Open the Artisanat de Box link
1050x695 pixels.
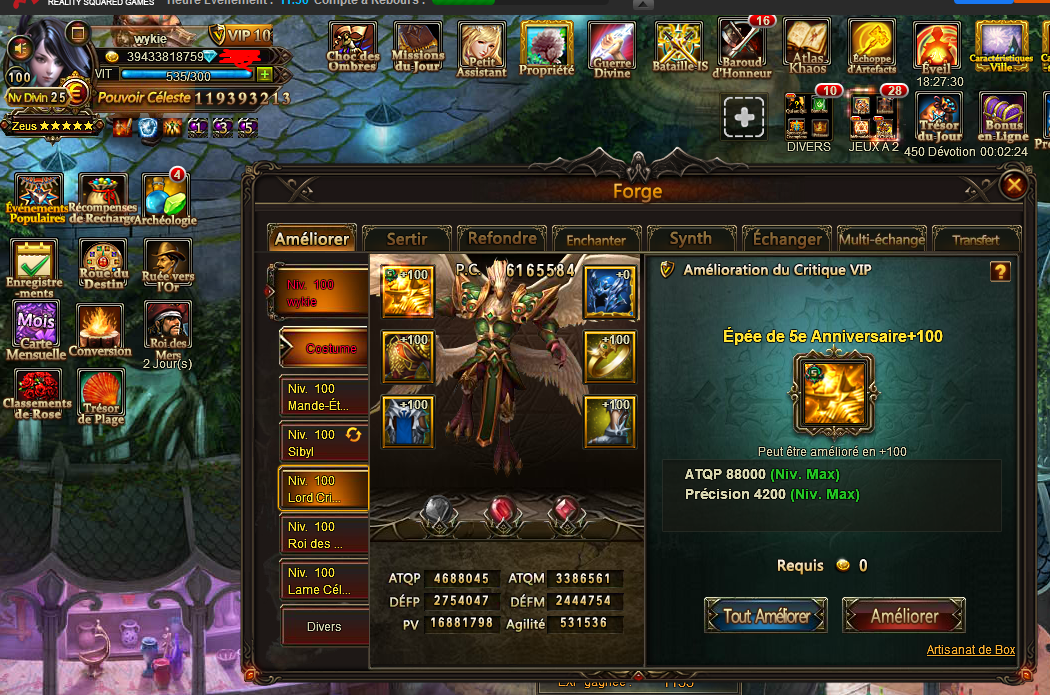pyautogui.click(x=970, y=650)
